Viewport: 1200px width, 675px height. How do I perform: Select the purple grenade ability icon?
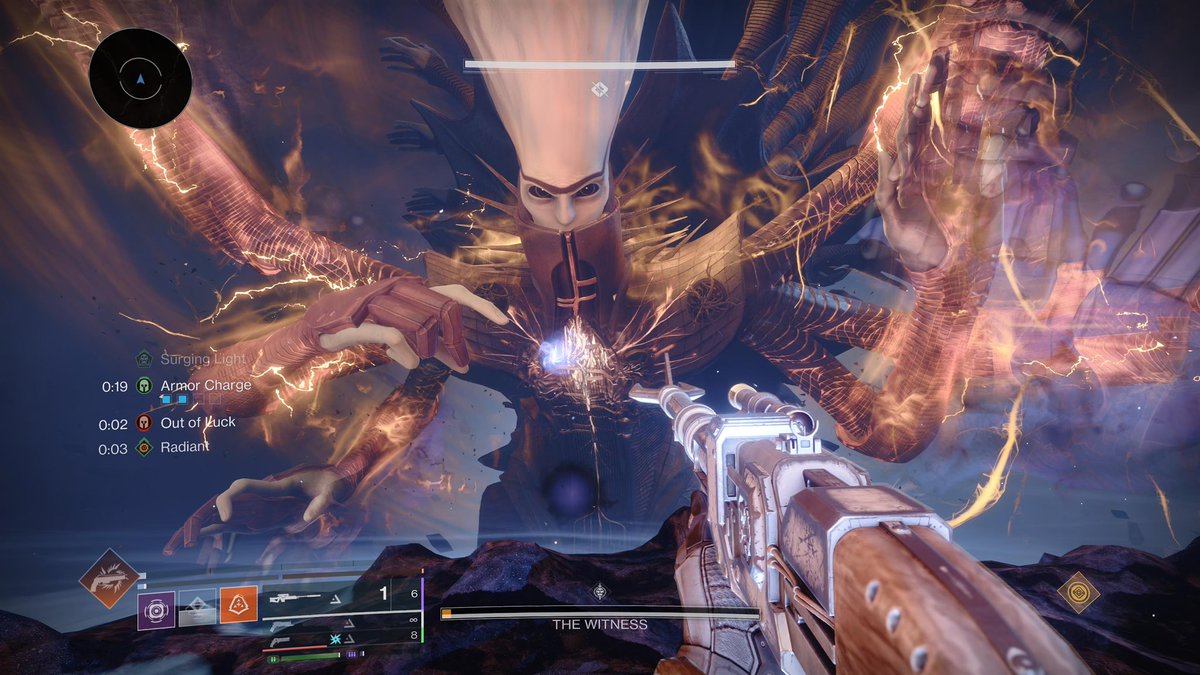(156, 610)
